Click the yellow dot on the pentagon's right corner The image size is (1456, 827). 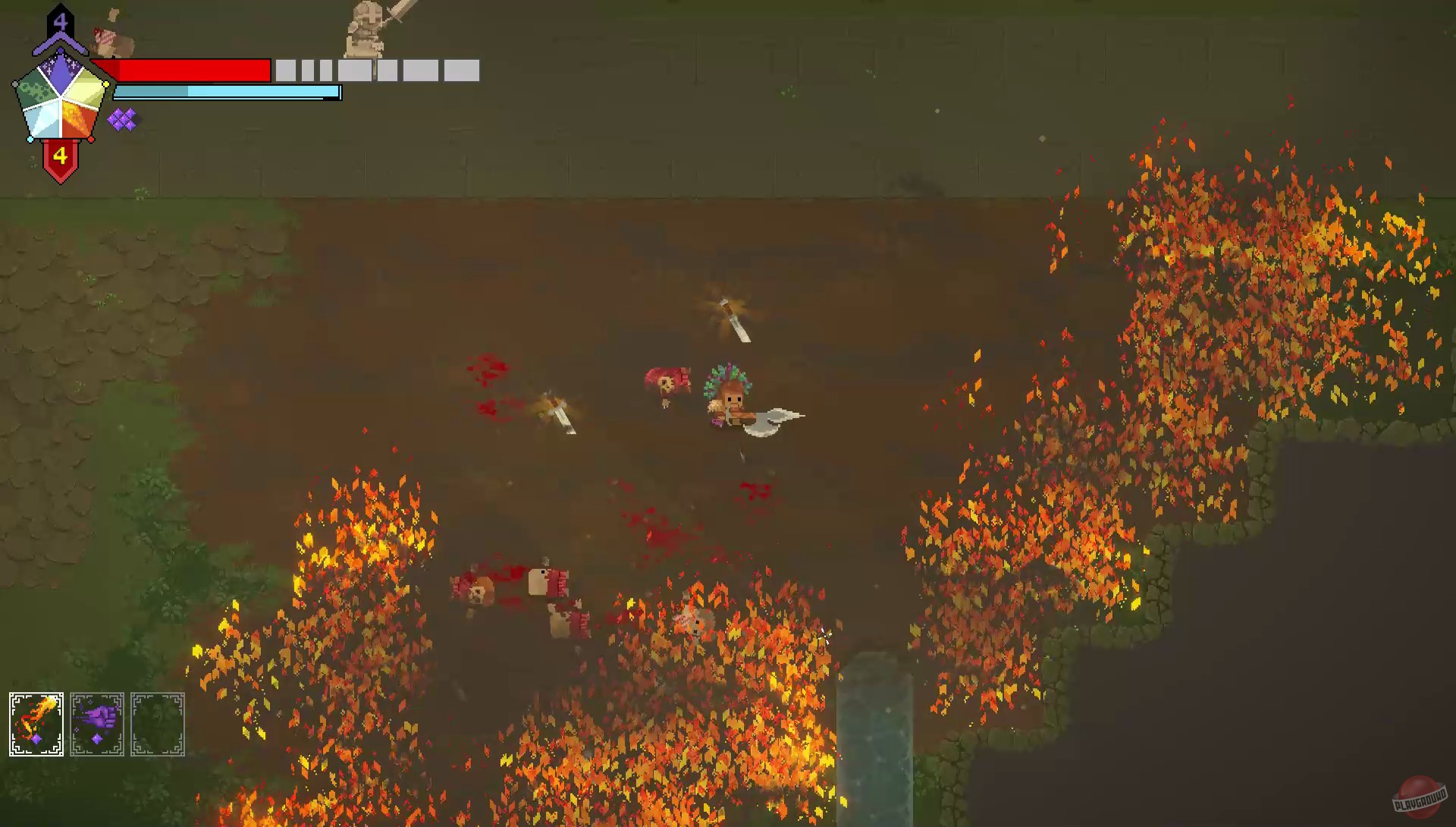tap(105, 84)
